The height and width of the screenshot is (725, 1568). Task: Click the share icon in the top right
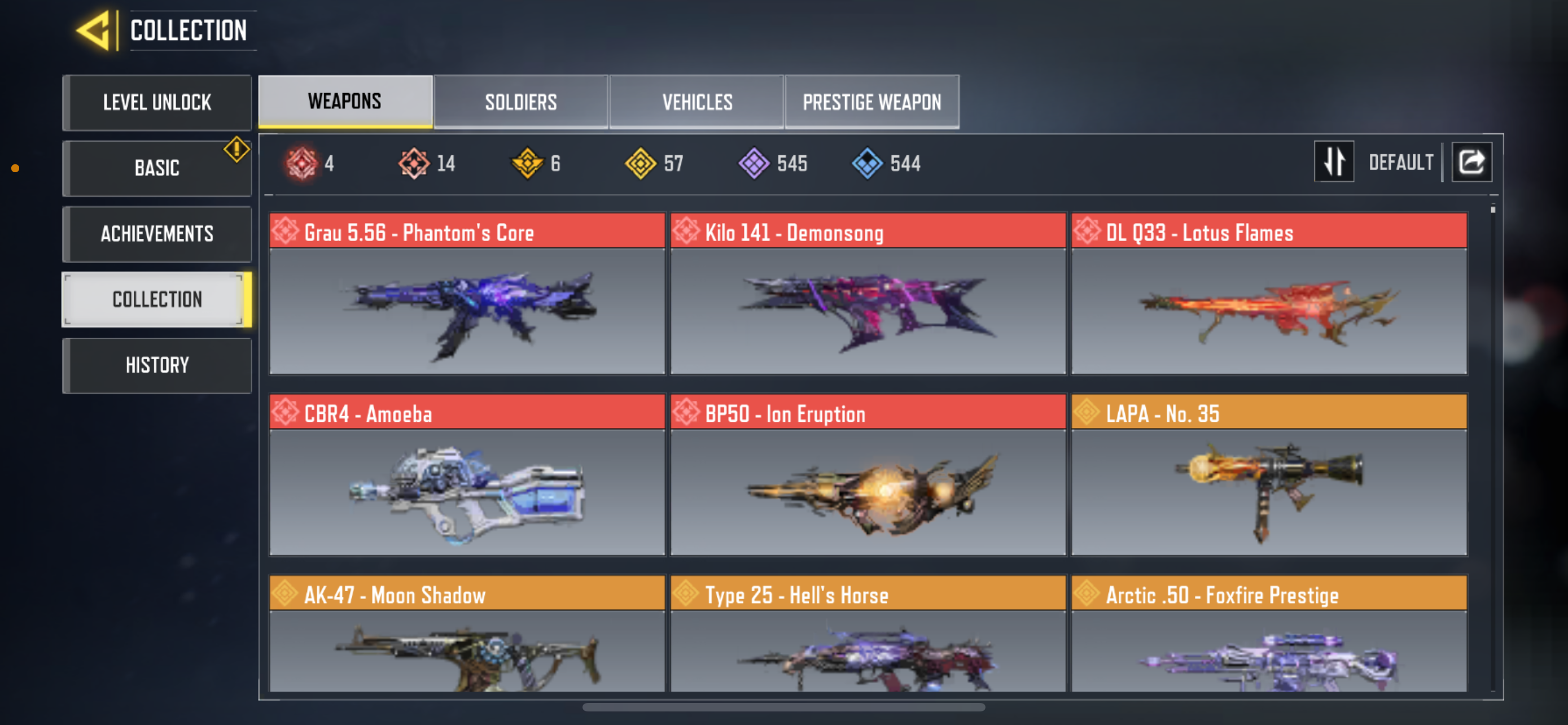(x=1471, y=161)
